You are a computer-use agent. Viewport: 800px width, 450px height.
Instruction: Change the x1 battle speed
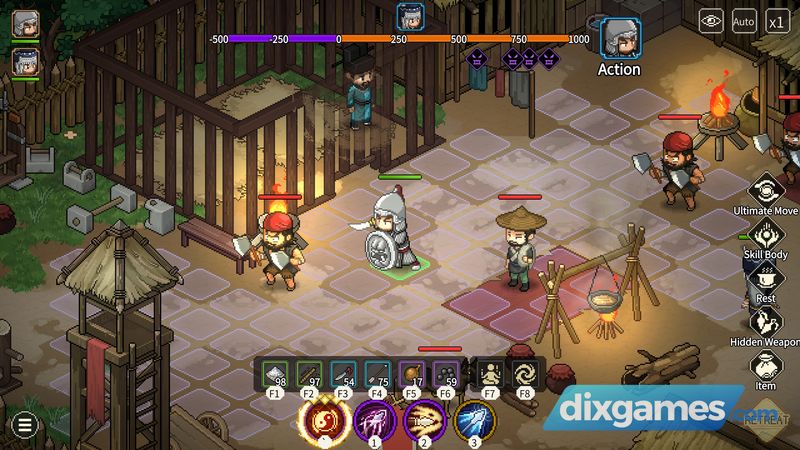777,19
